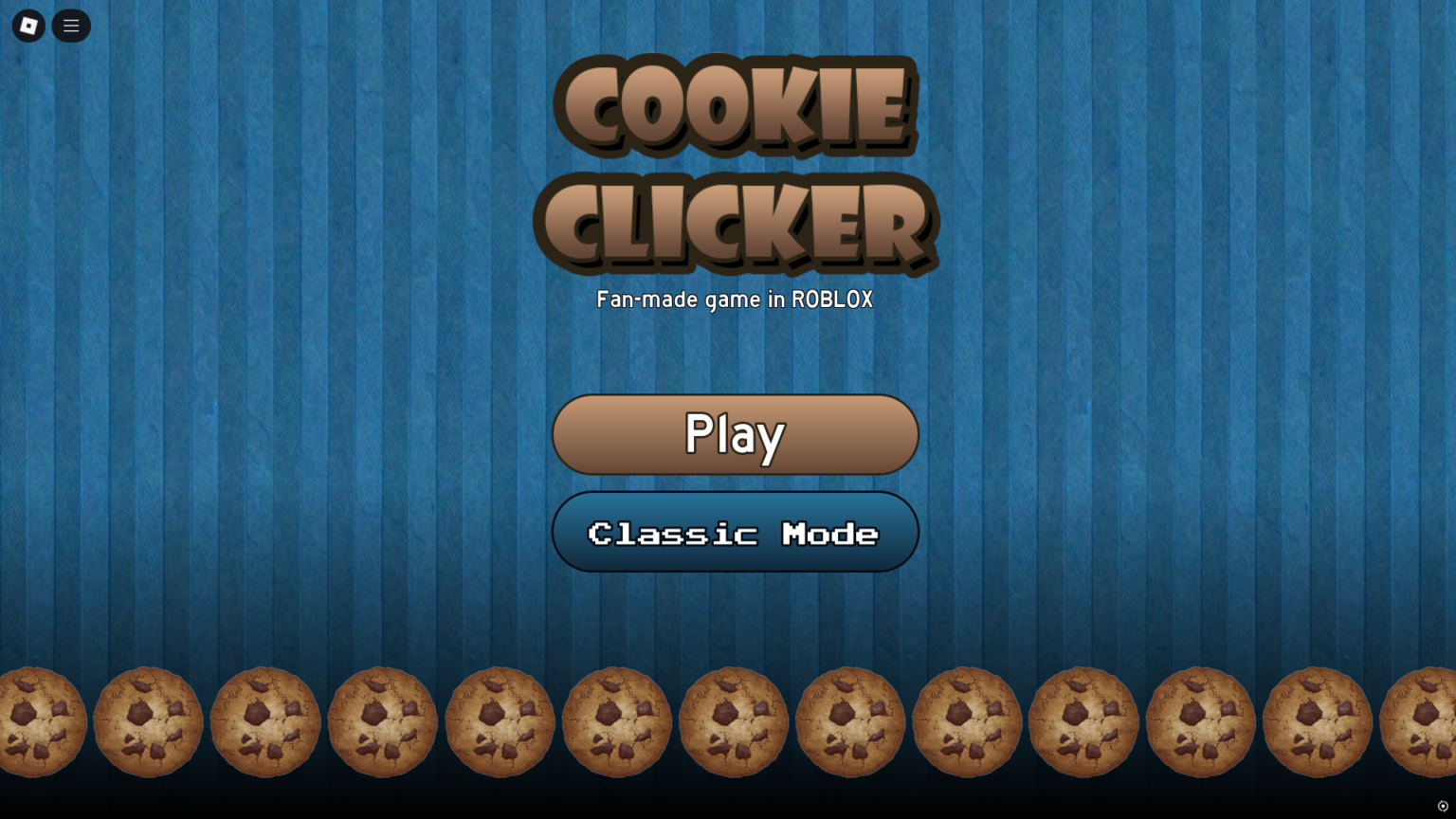Click the word 'COOKIE' in the logo
Screen dimensions: 1456x819
click(735, 106)
